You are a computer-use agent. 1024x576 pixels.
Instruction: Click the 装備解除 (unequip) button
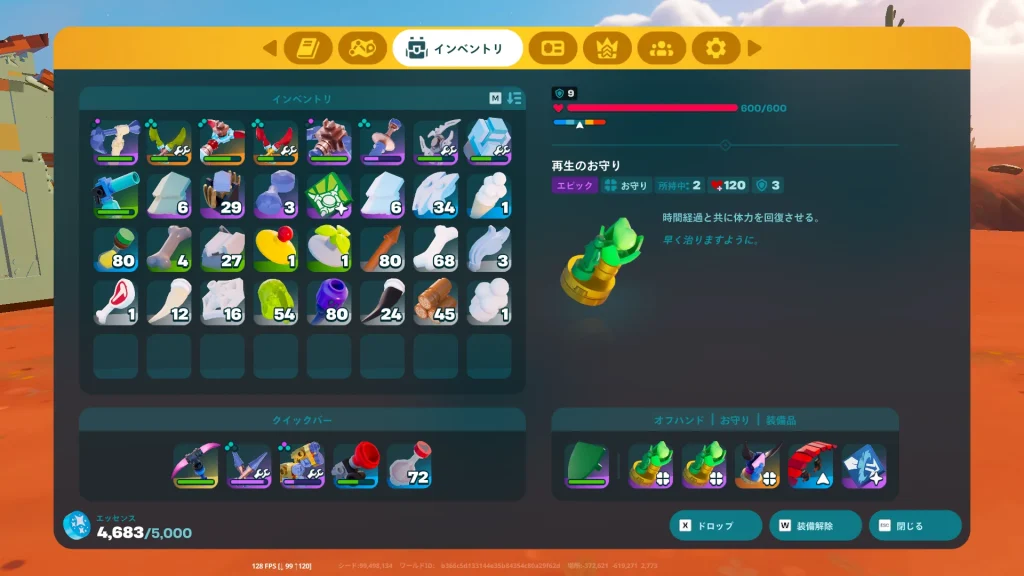coord(815,525)
